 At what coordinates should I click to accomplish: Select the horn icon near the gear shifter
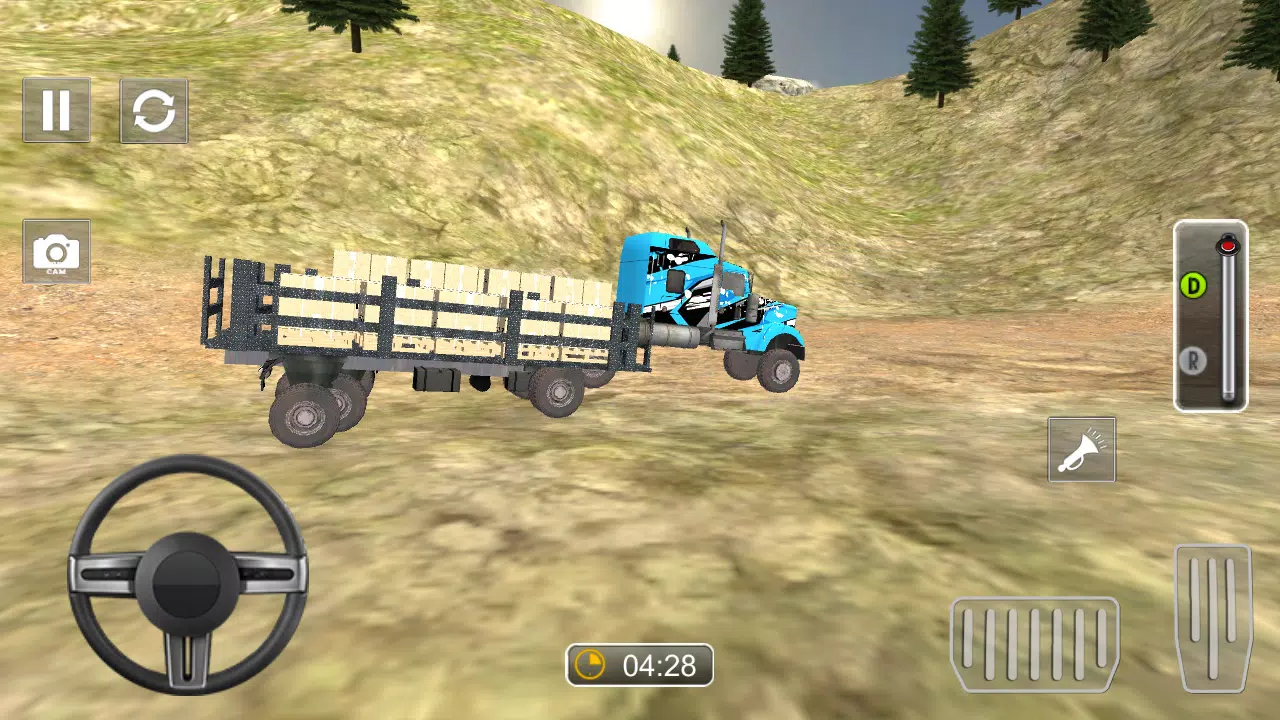pos(1081,449)
